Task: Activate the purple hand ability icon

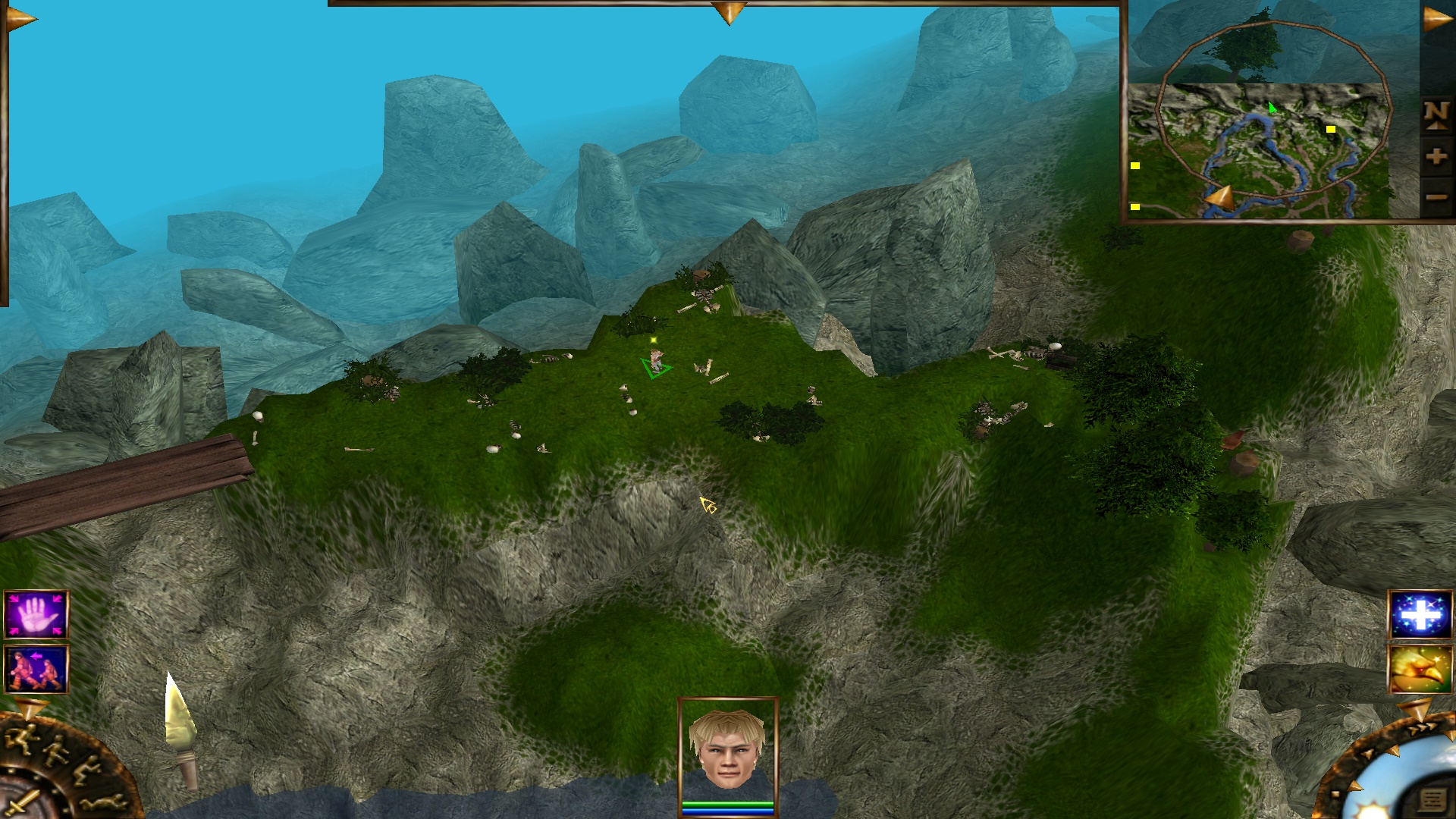Action: tap(36, 615)
